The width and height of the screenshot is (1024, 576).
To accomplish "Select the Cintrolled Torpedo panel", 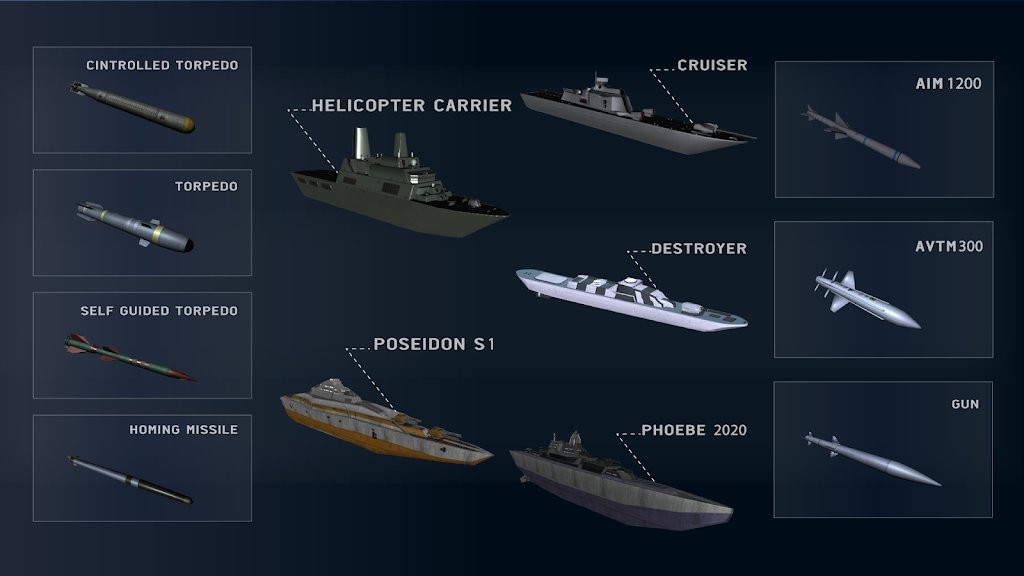I will coord(142,100).
